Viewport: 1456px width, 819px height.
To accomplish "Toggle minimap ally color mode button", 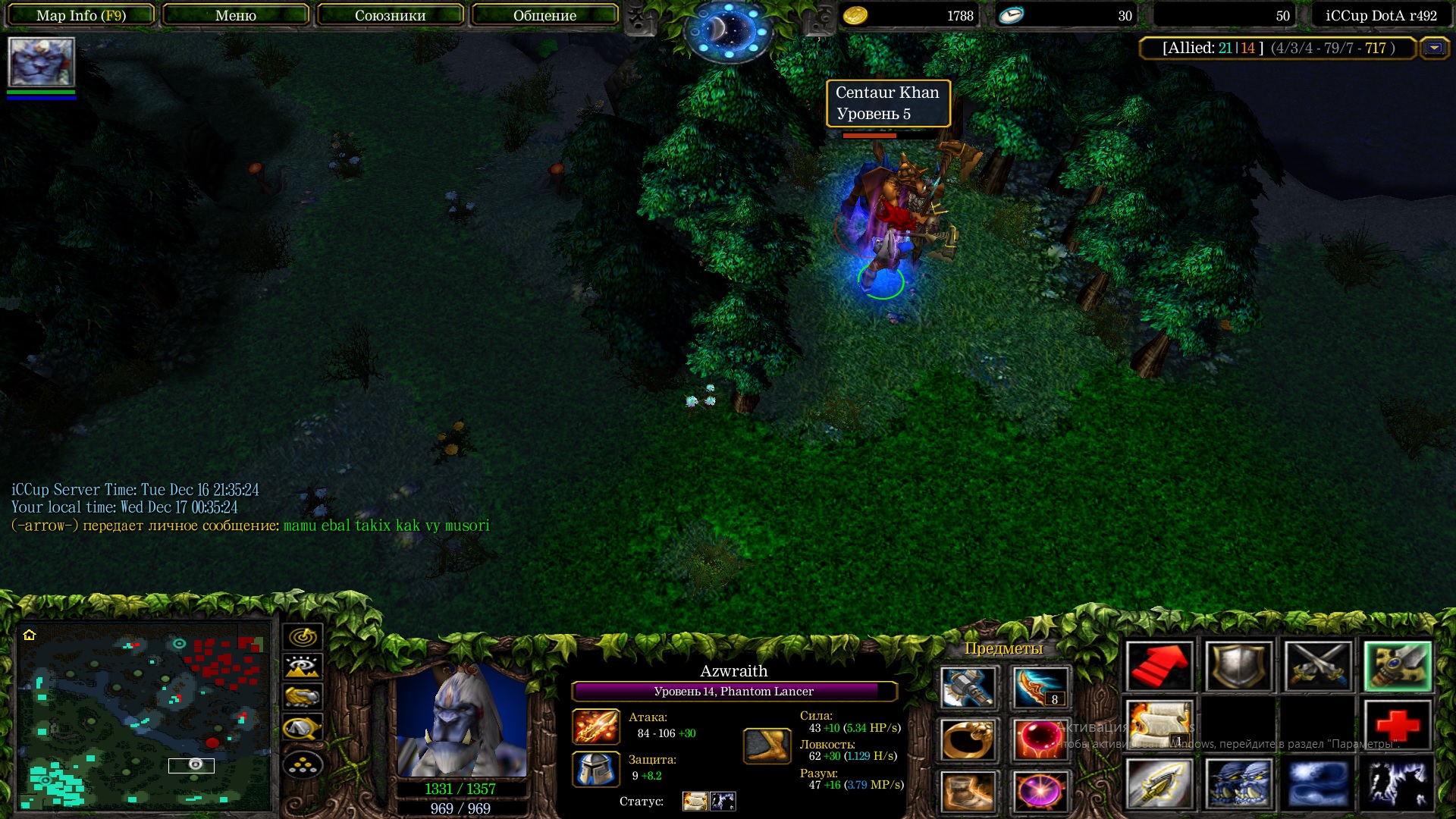I will (303, 697).
